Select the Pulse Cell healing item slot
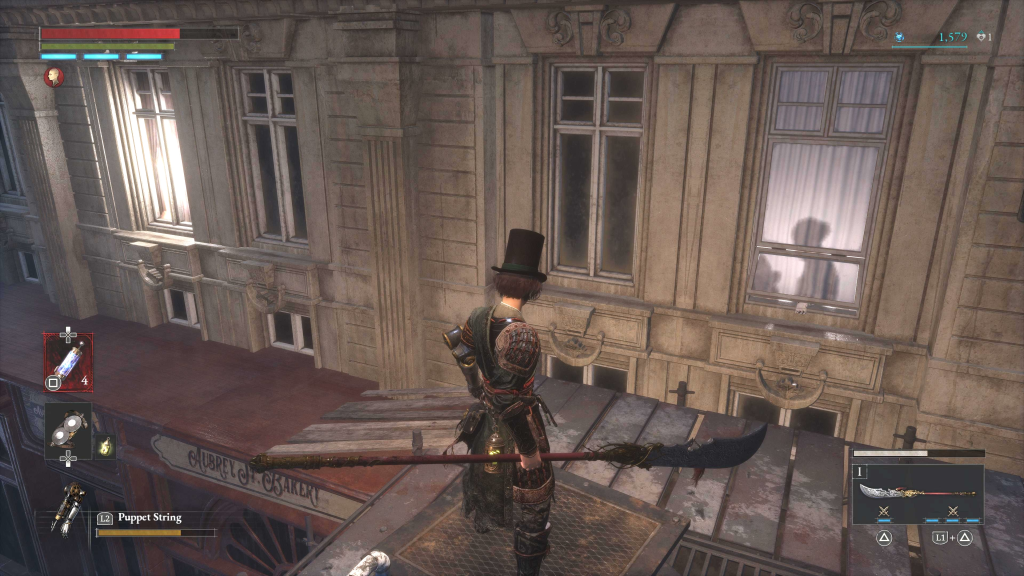The width and height of the screenshot is (1024, 576). pyautogui.click(x=68, y=360)
